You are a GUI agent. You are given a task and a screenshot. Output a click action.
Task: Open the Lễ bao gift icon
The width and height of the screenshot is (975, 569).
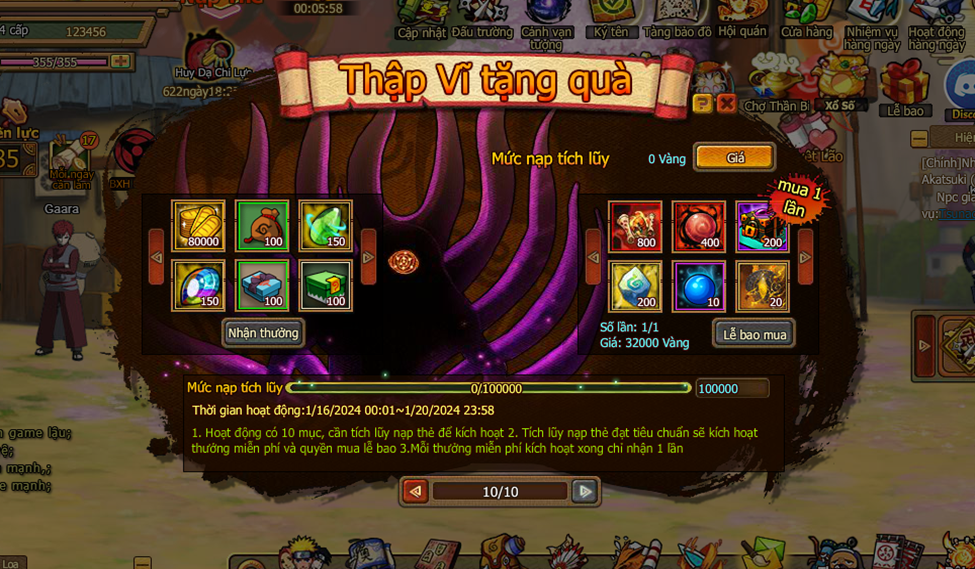tap(905, 88)
